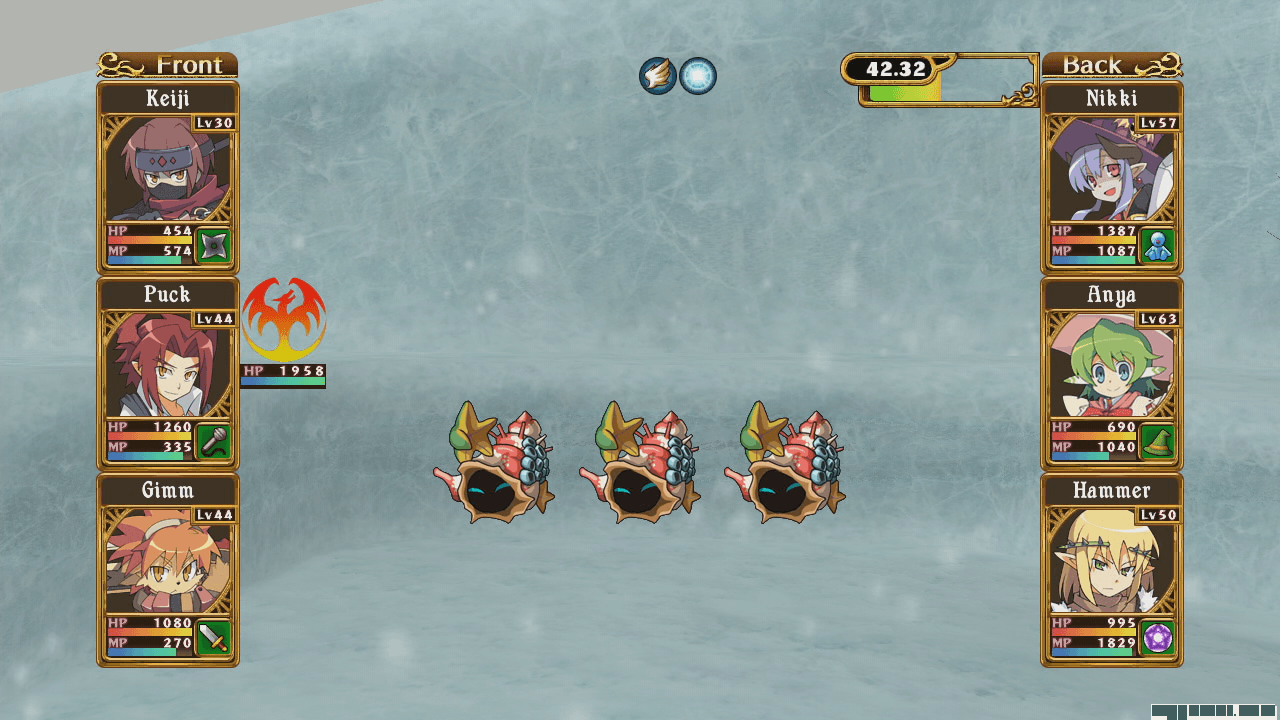This screenshot has height=720, width=1280.
Task: Click Gimm's sword class icon
Action: coord(214,637)
